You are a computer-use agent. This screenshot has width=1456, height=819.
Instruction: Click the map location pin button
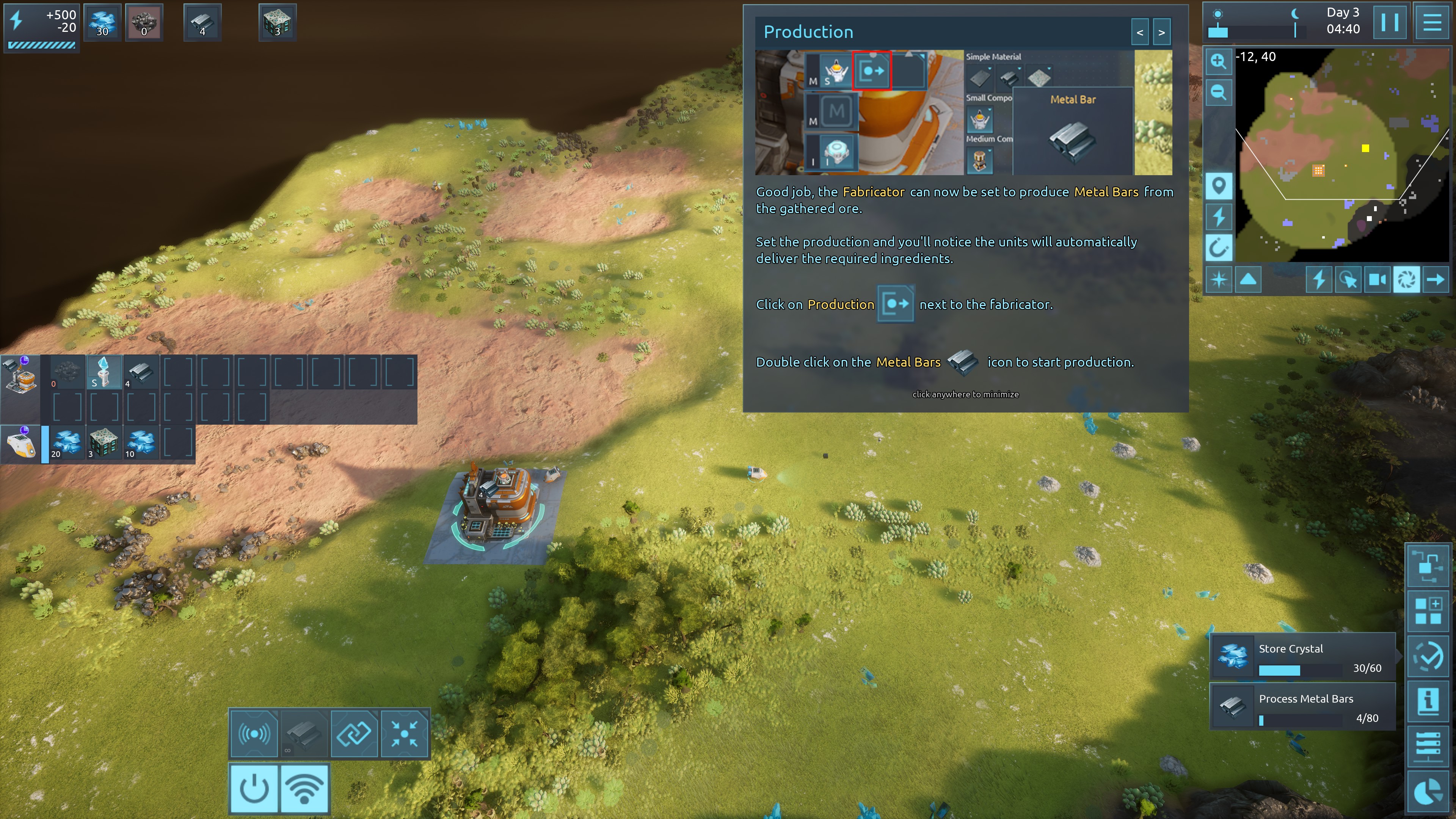pos(1218,185)
